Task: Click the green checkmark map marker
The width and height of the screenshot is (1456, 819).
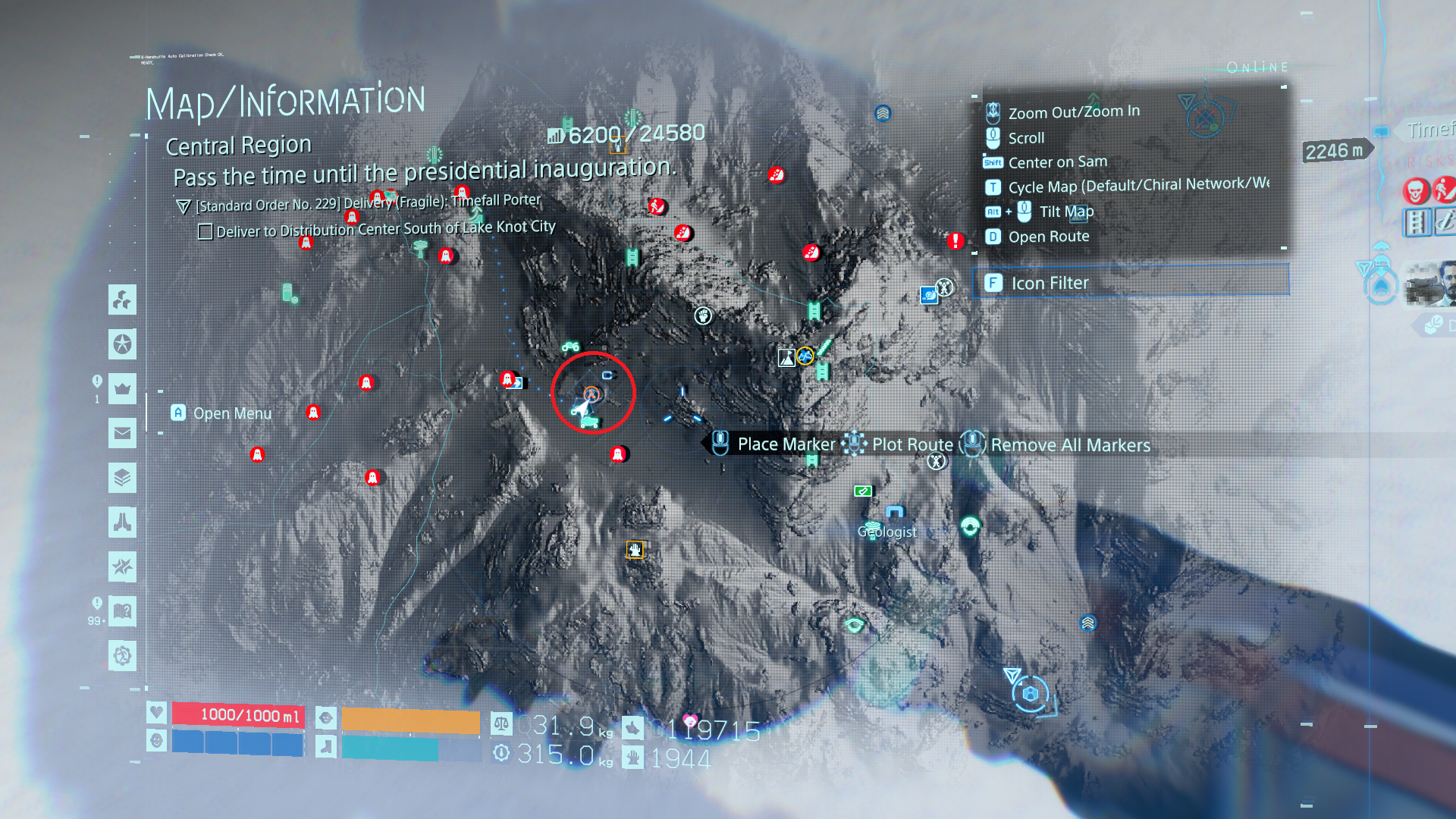Action: click(862, 491)
